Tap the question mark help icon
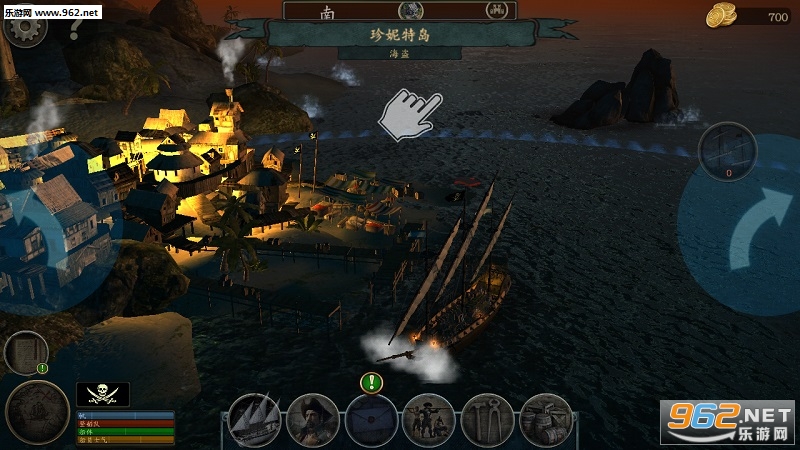The width and height of the screenshot is (800, 450). (x=74, y=29)
